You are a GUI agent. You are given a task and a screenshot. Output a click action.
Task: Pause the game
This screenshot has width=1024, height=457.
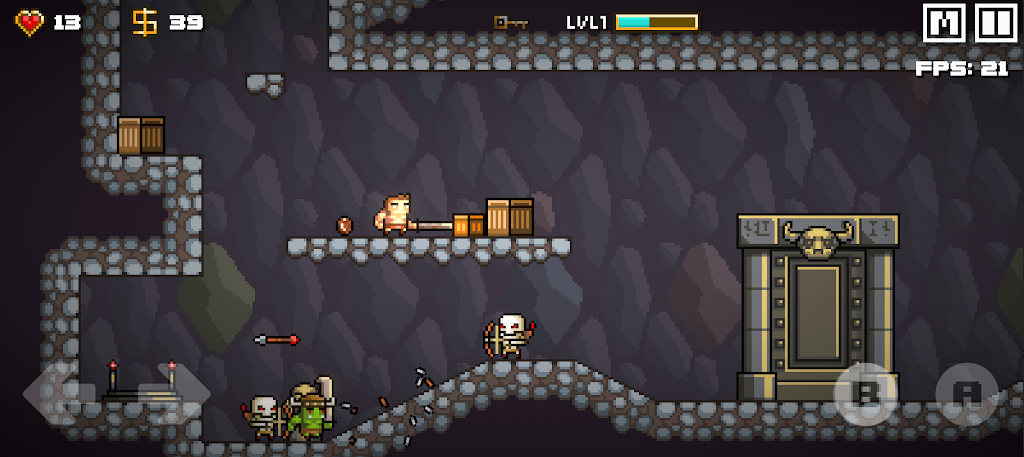tap(995, 24)
